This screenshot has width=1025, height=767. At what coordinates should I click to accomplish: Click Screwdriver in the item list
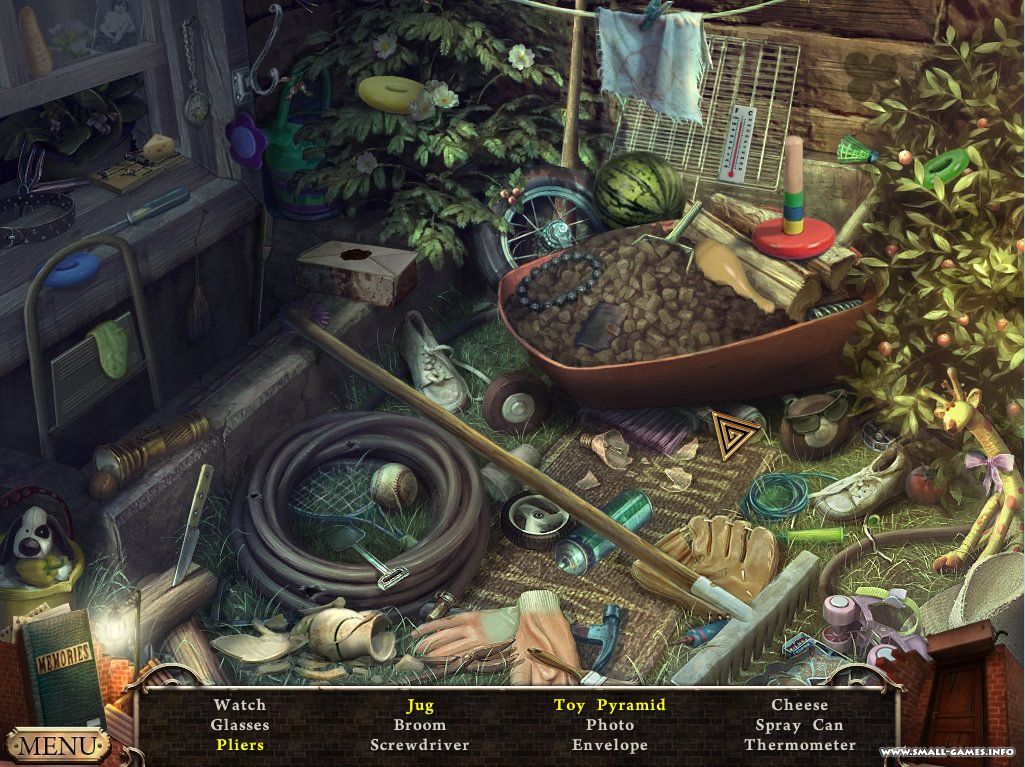[419, 745]
